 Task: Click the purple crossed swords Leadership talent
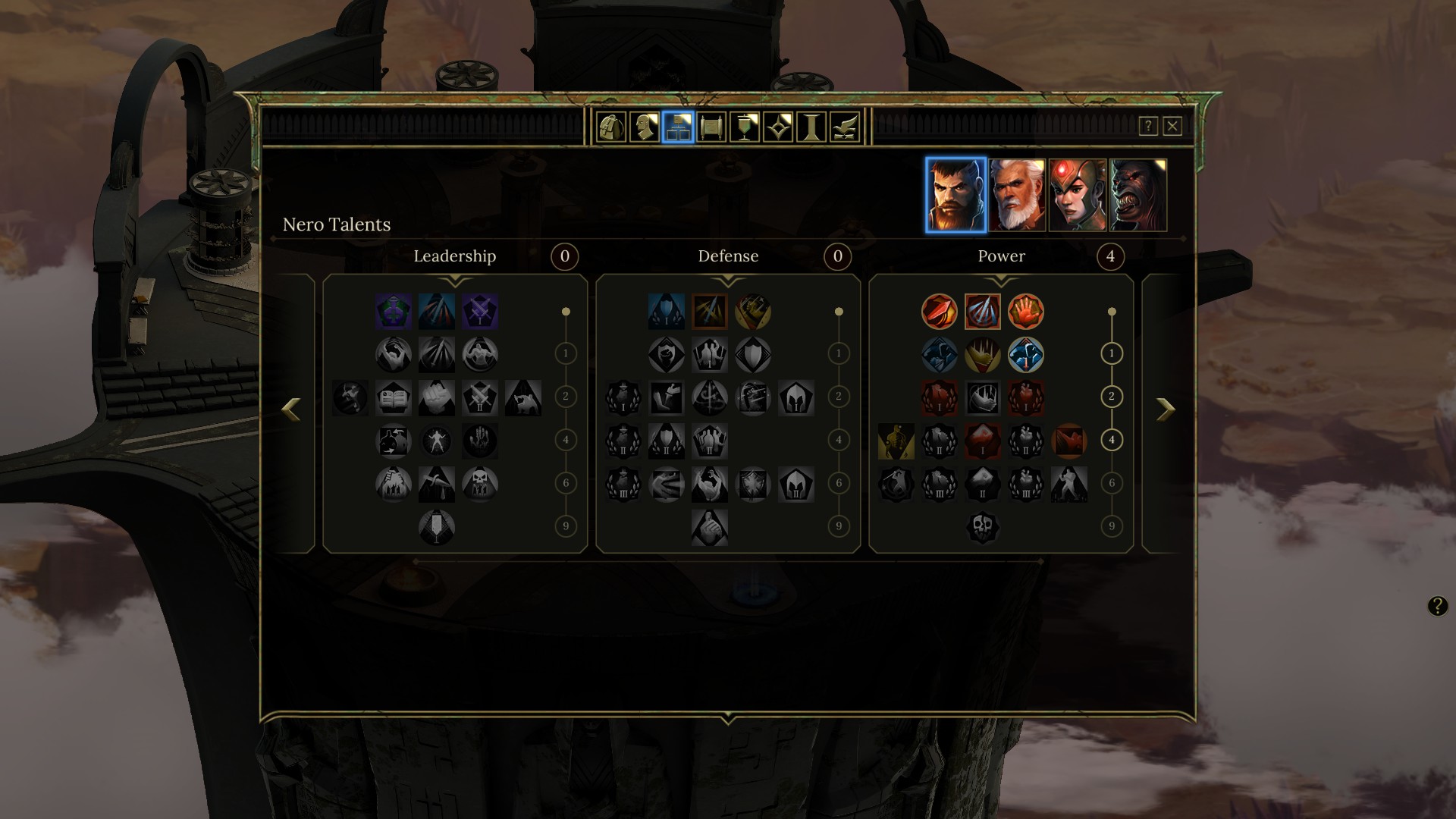[480, 312]
